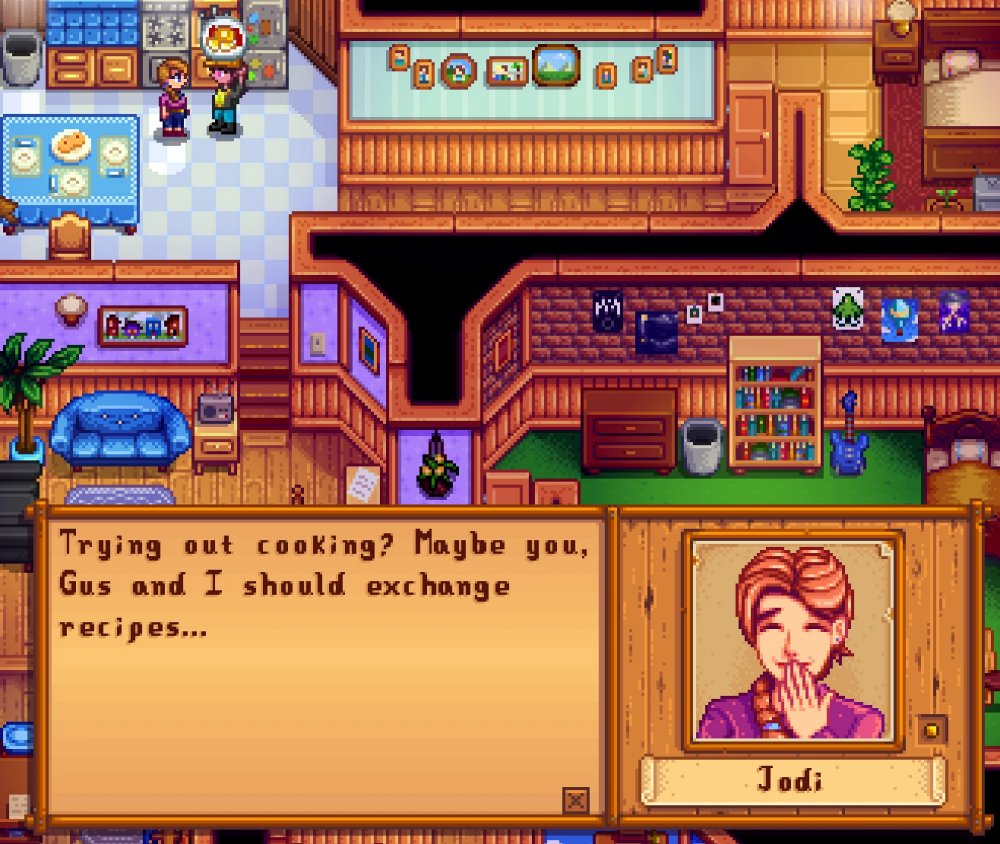Click the yellow friendship jewel beside Jodi's portrait
1000x844 pixels.
tap(932, 729)
